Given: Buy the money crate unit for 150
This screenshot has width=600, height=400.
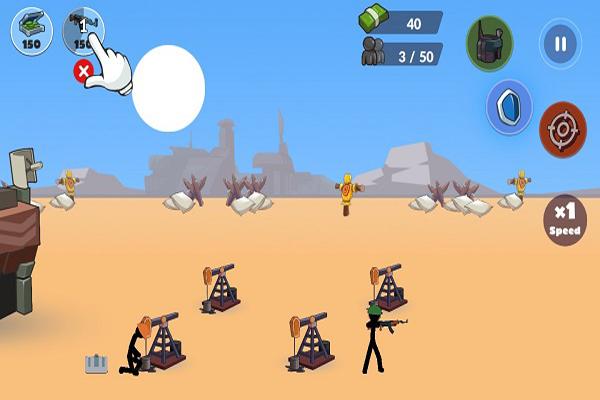Looking at the screenshot, I should 32,30.
